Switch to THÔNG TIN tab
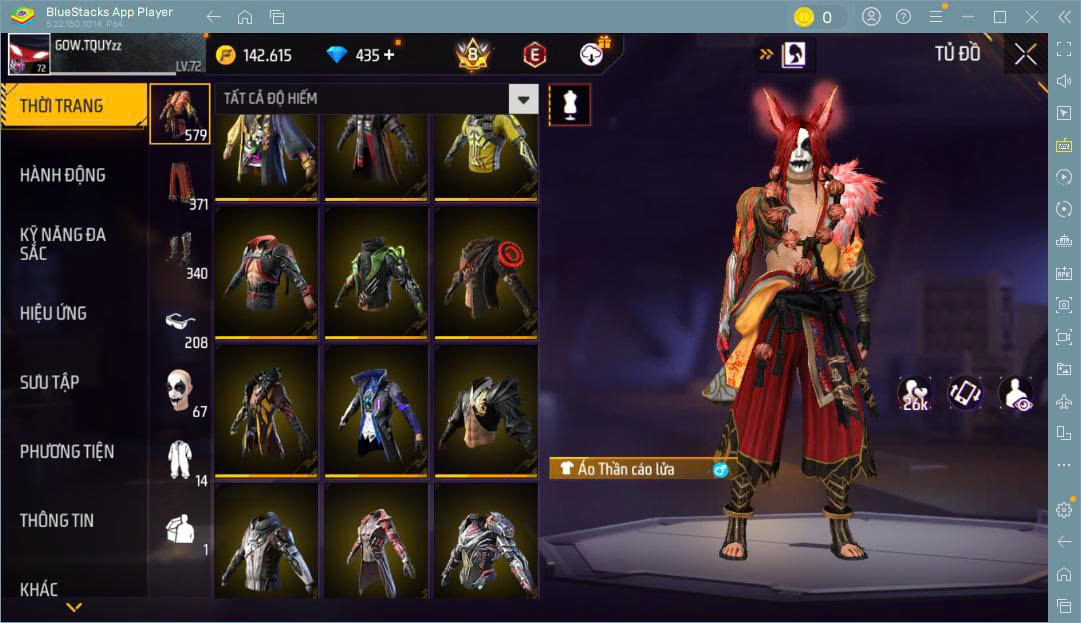This screenshot has height=623, width=1081. 57,520
